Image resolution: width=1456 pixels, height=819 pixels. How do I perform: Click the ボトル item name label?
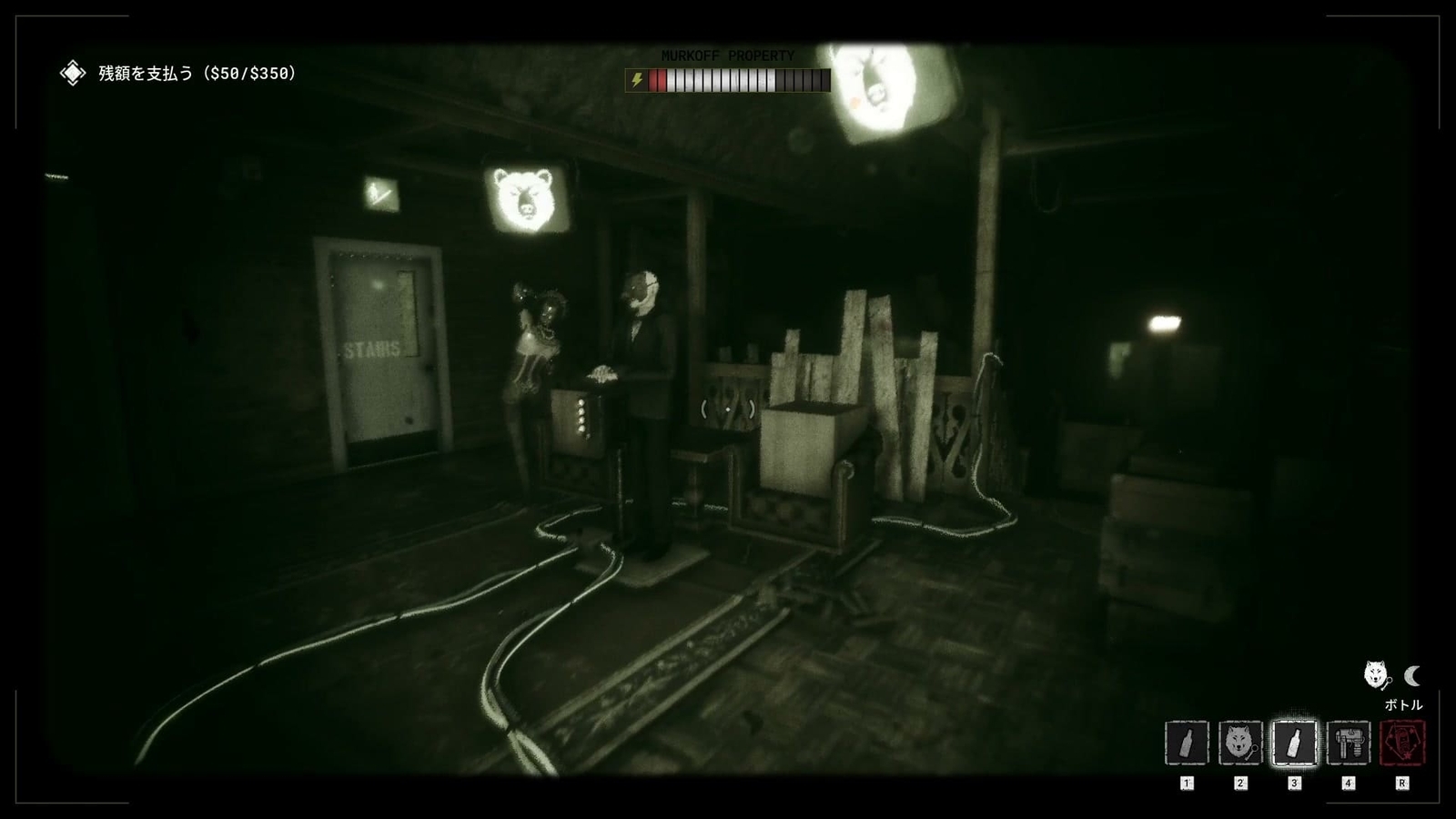[1403, 703]
